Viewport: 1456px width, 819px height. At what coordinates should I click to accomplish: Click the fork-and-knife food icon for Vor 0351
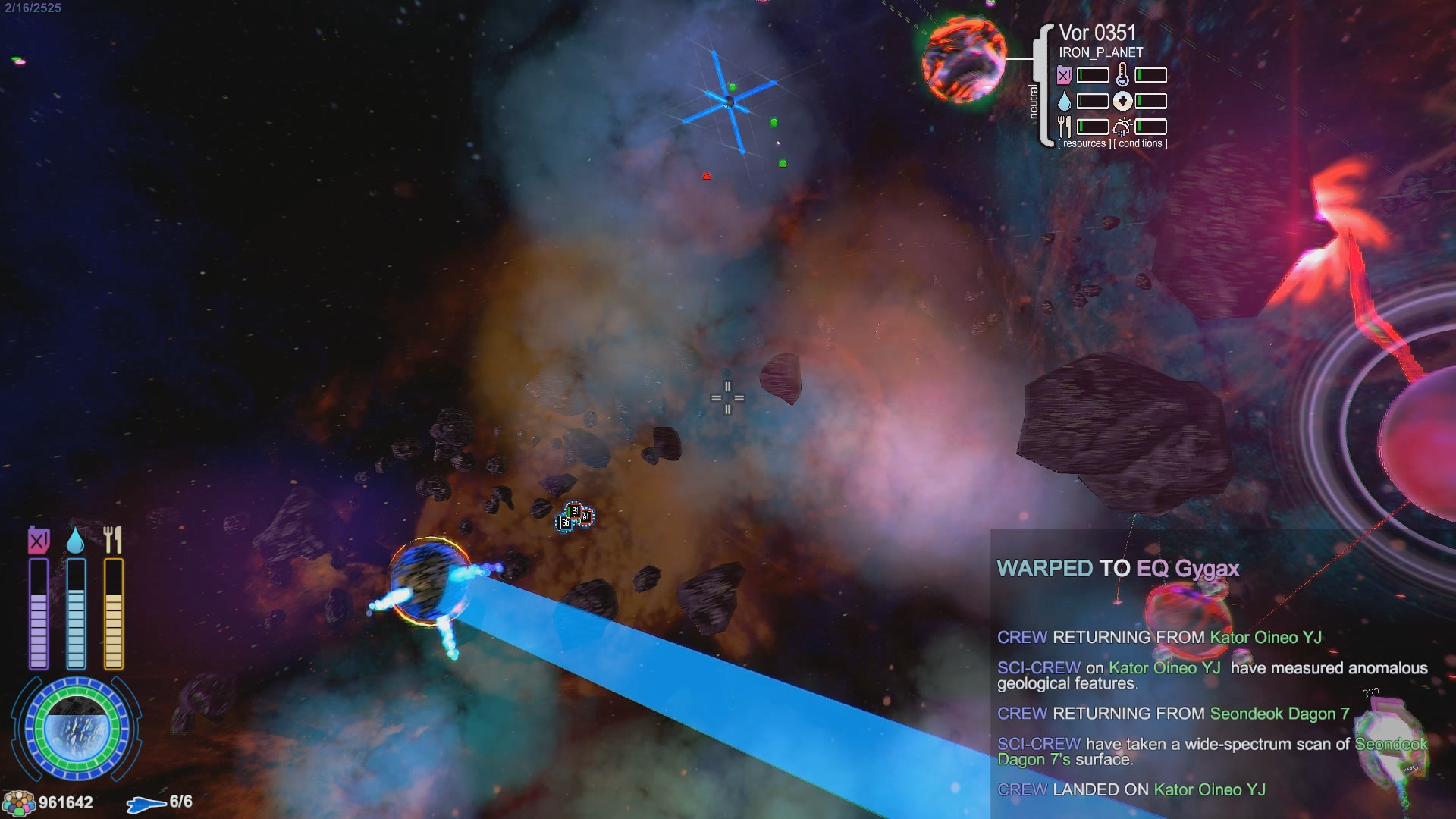pyautogui.click(x=1065, y=126)
